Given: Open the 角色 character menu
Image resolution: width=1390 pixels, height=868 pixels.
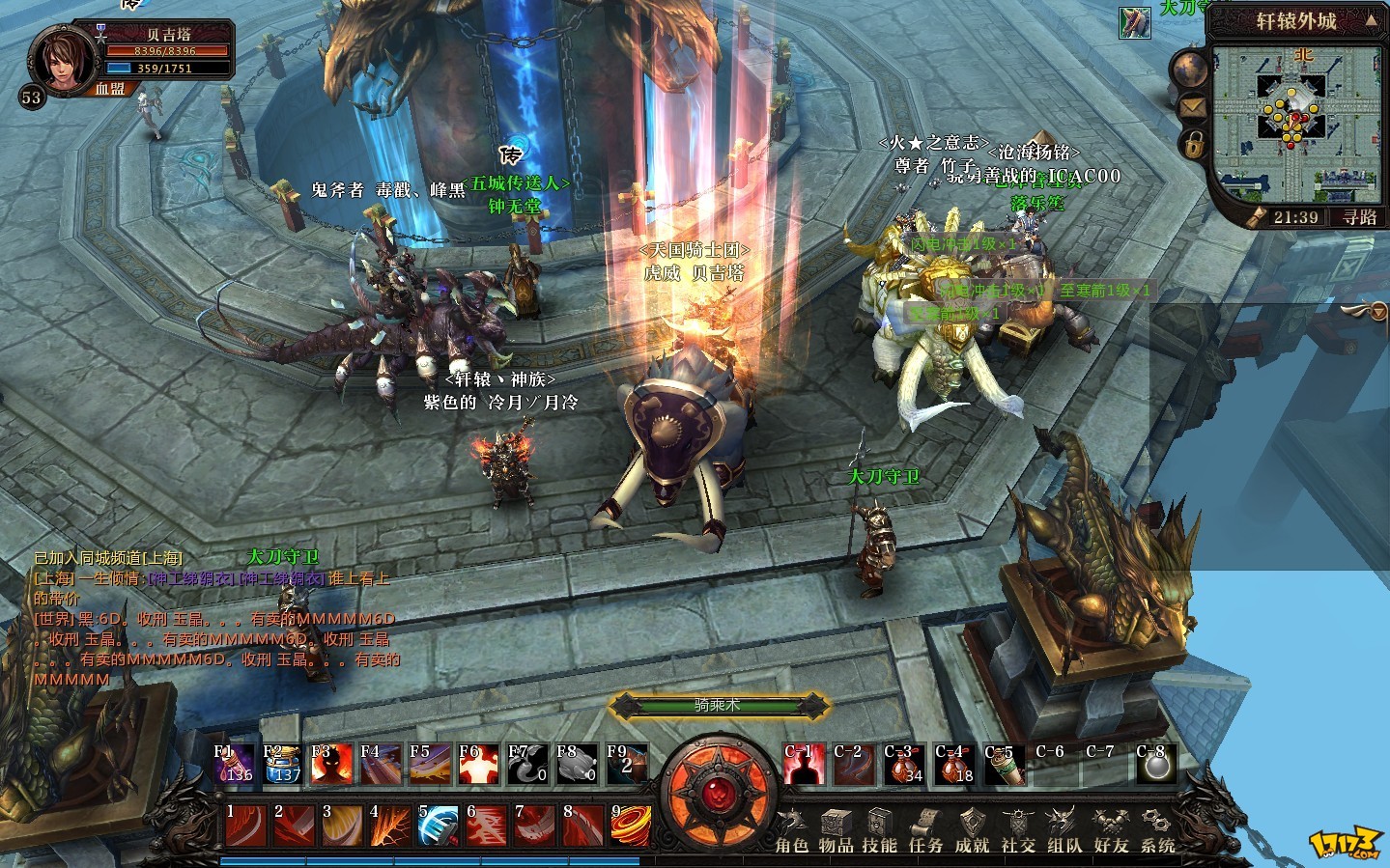Looking at the screenshot, I should (791, 831).
